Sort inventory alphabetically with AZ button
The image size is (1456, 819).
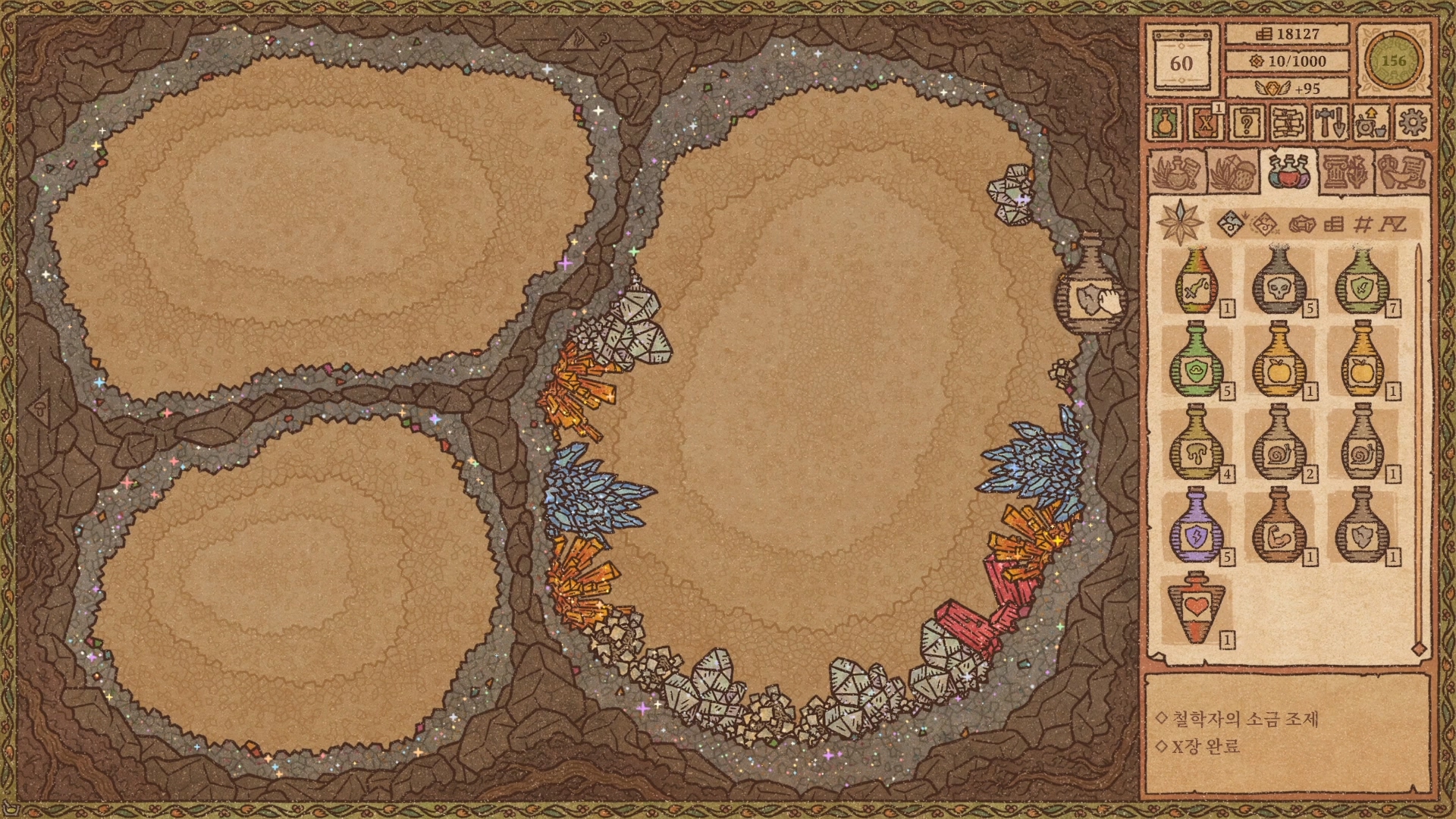[1392, 224]
